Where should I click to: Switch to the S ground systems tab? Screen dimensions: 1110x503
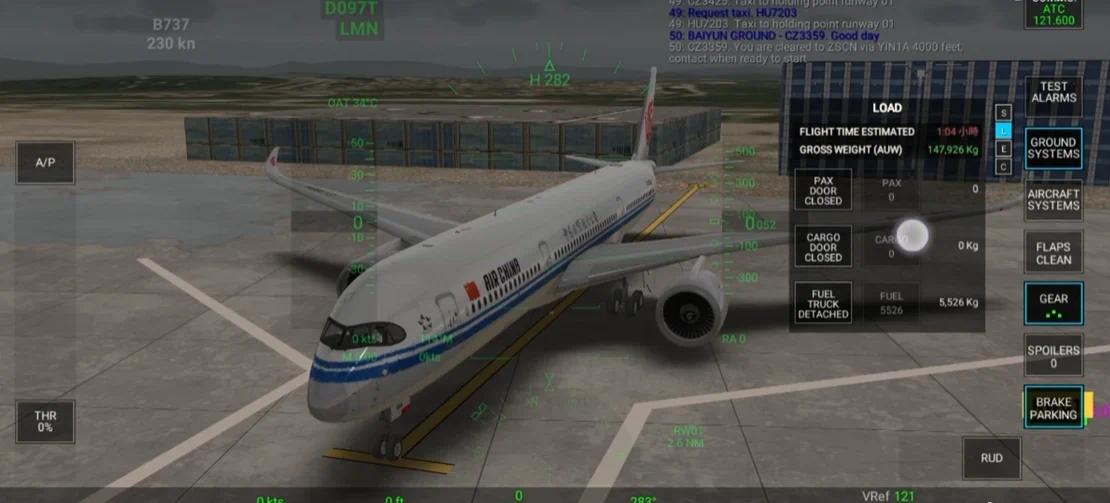click(1004, 113)
